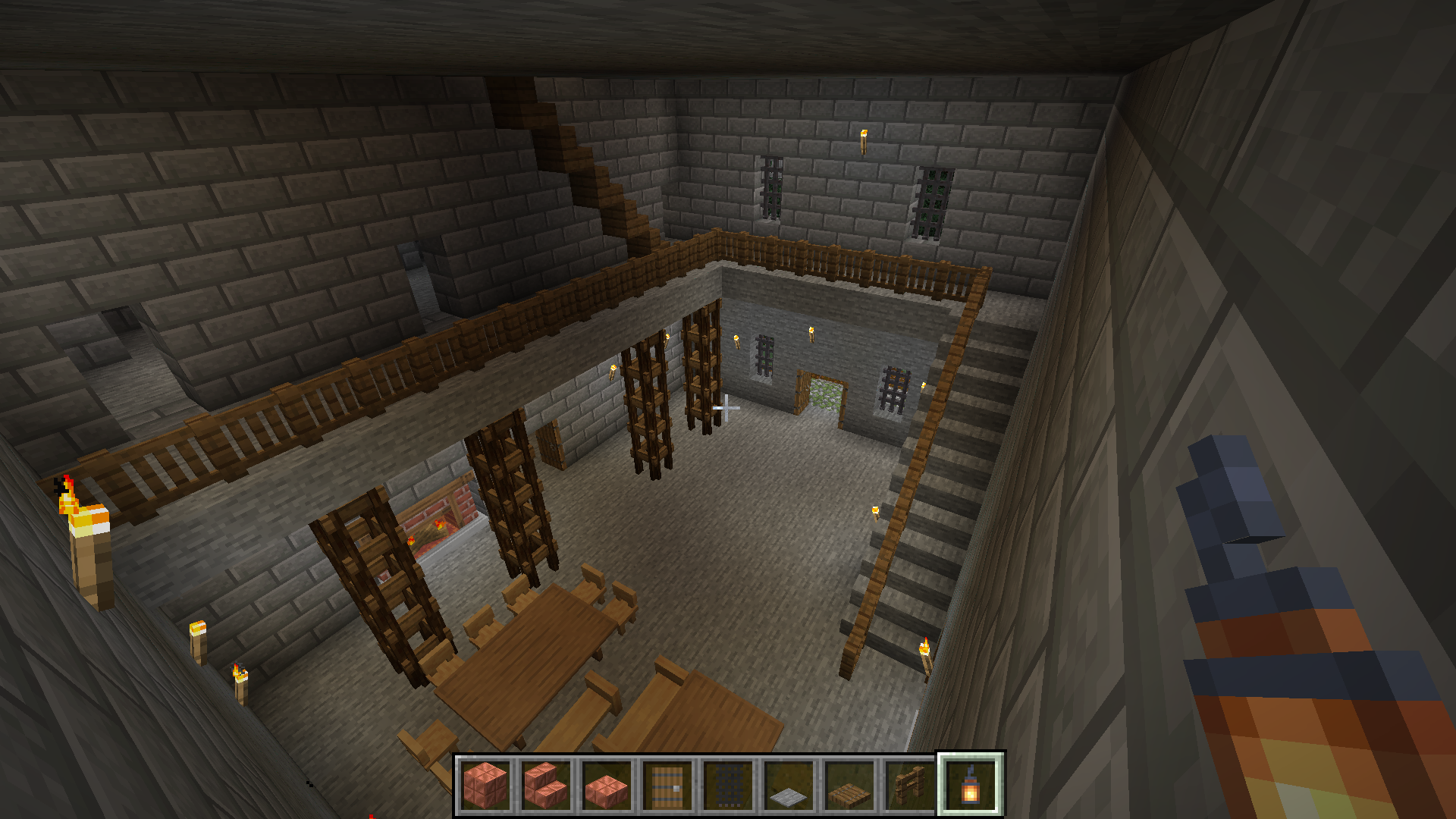Viewport: 1456px width, 819px height.
Task: Select the cut copper block hotbar slot
Action: pos(485,785)
